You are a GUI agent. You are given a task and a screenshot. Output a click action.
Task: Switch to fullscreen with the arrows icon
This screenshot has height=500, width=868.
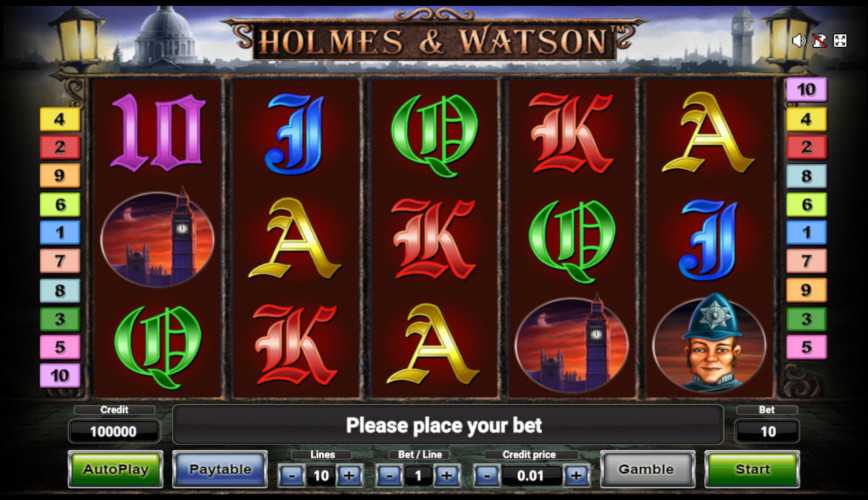[x=840, y=41]
